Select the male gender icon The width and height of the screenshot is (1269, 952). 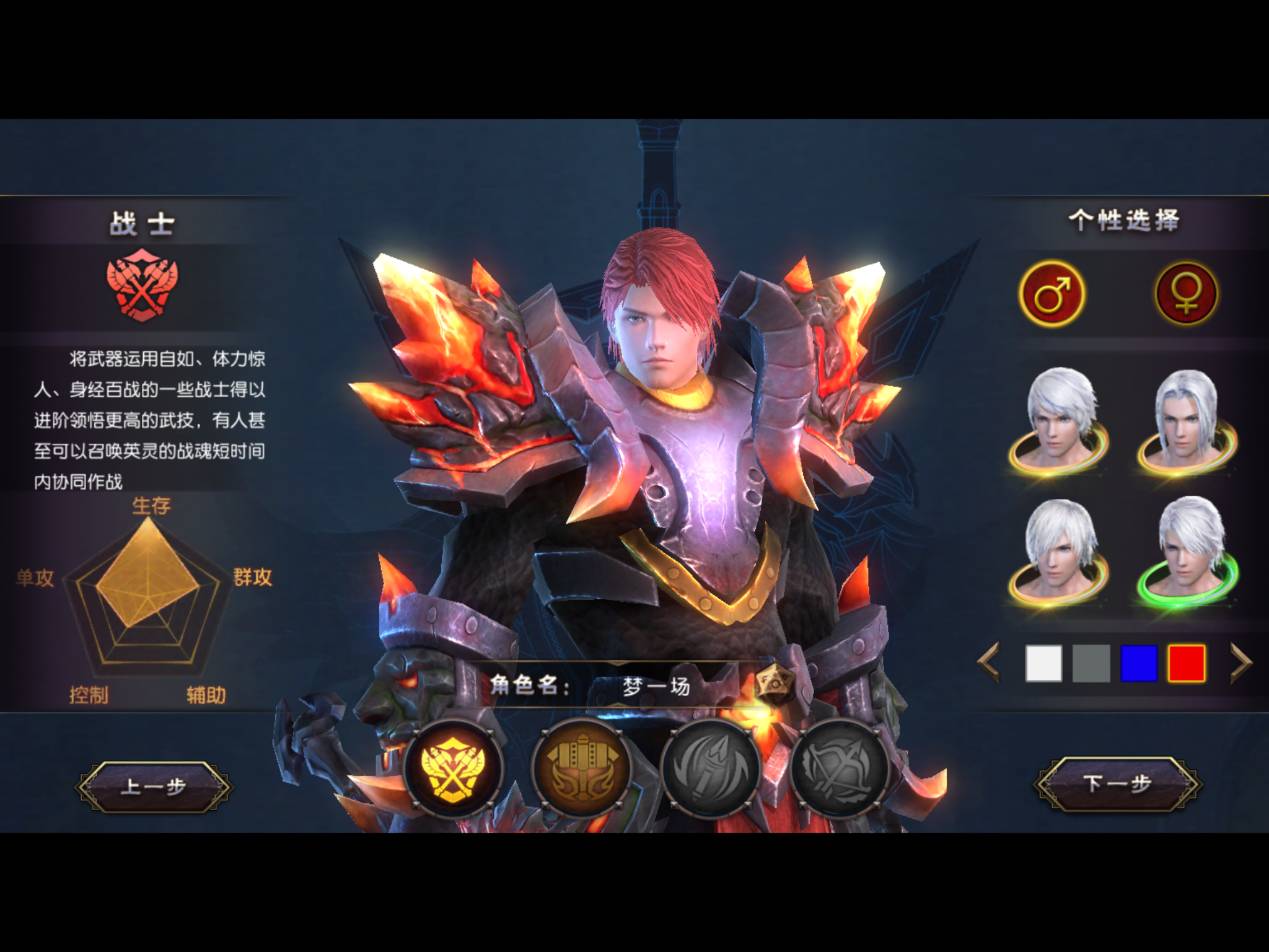(1051, 294)
